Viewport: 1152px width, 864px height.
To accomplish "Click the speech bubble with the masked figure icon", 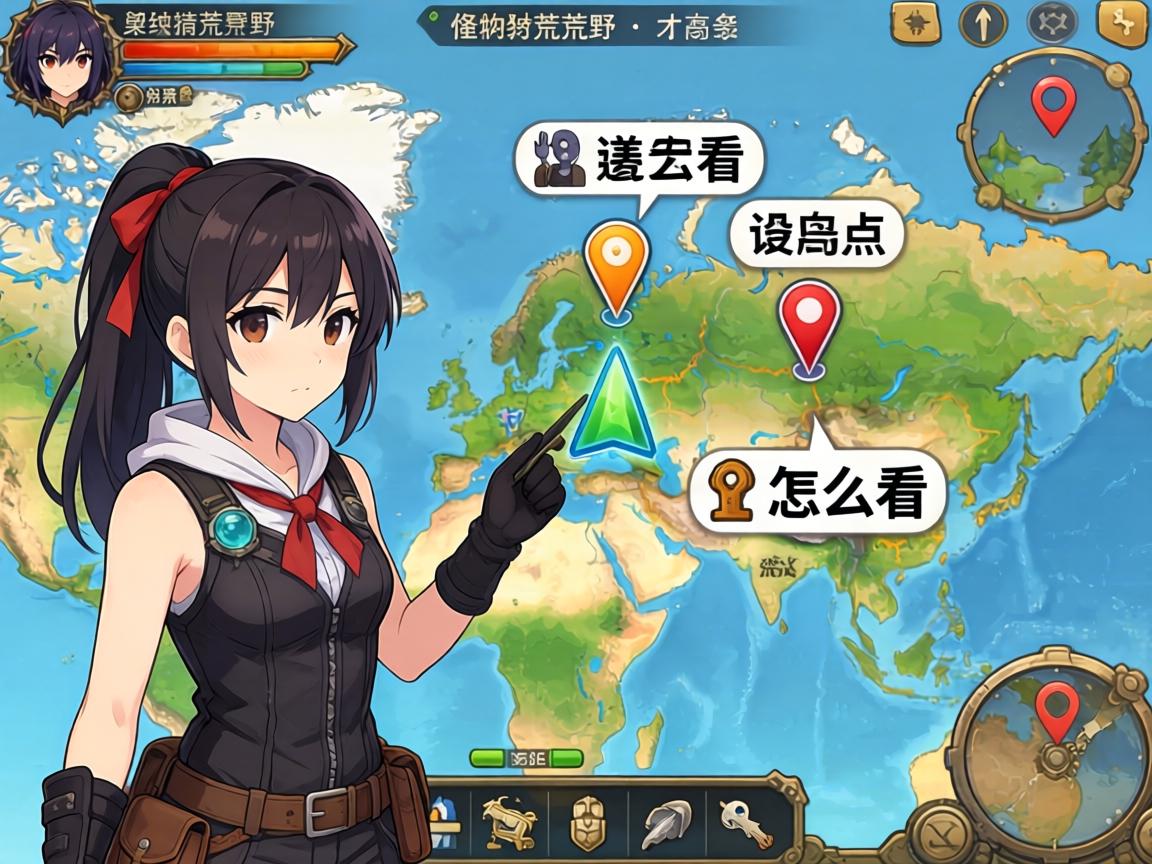I will [639, 159].
